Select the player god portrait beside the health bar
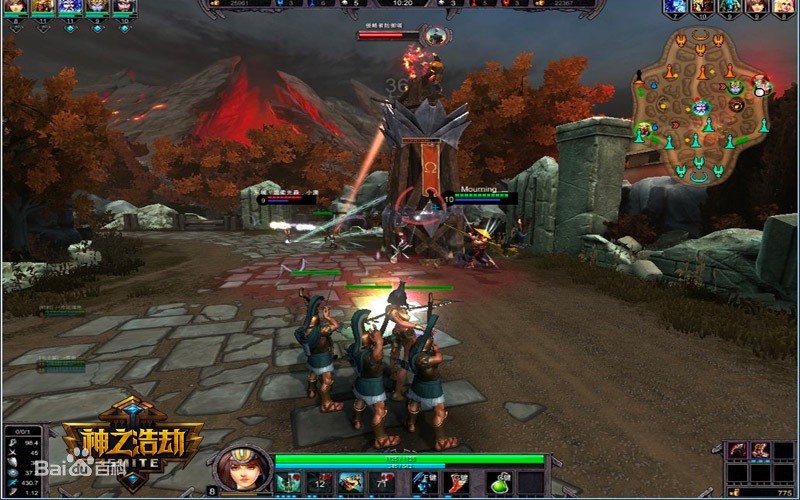This screenshot has width=800, height=500. click(243, 470)
